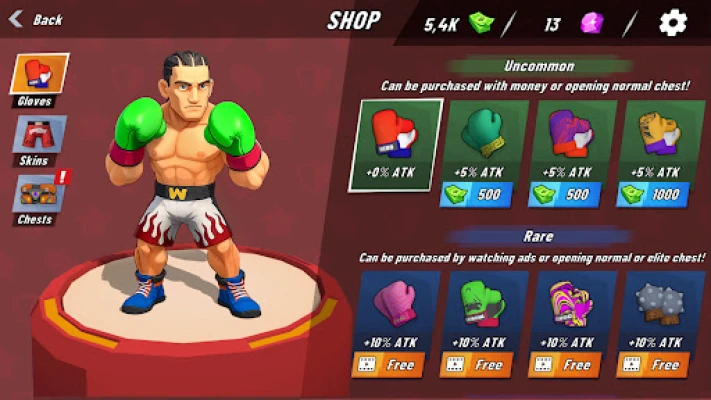Viewport: 711px width, 400px height.
Task: Buy the teal gloves for 500
Action: [484, 193]
